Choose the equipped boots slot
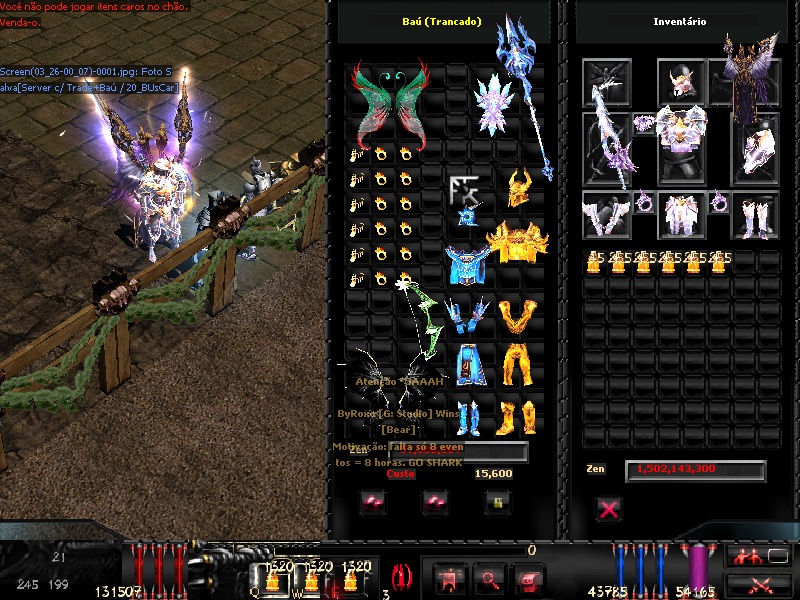 pos(755,215)
